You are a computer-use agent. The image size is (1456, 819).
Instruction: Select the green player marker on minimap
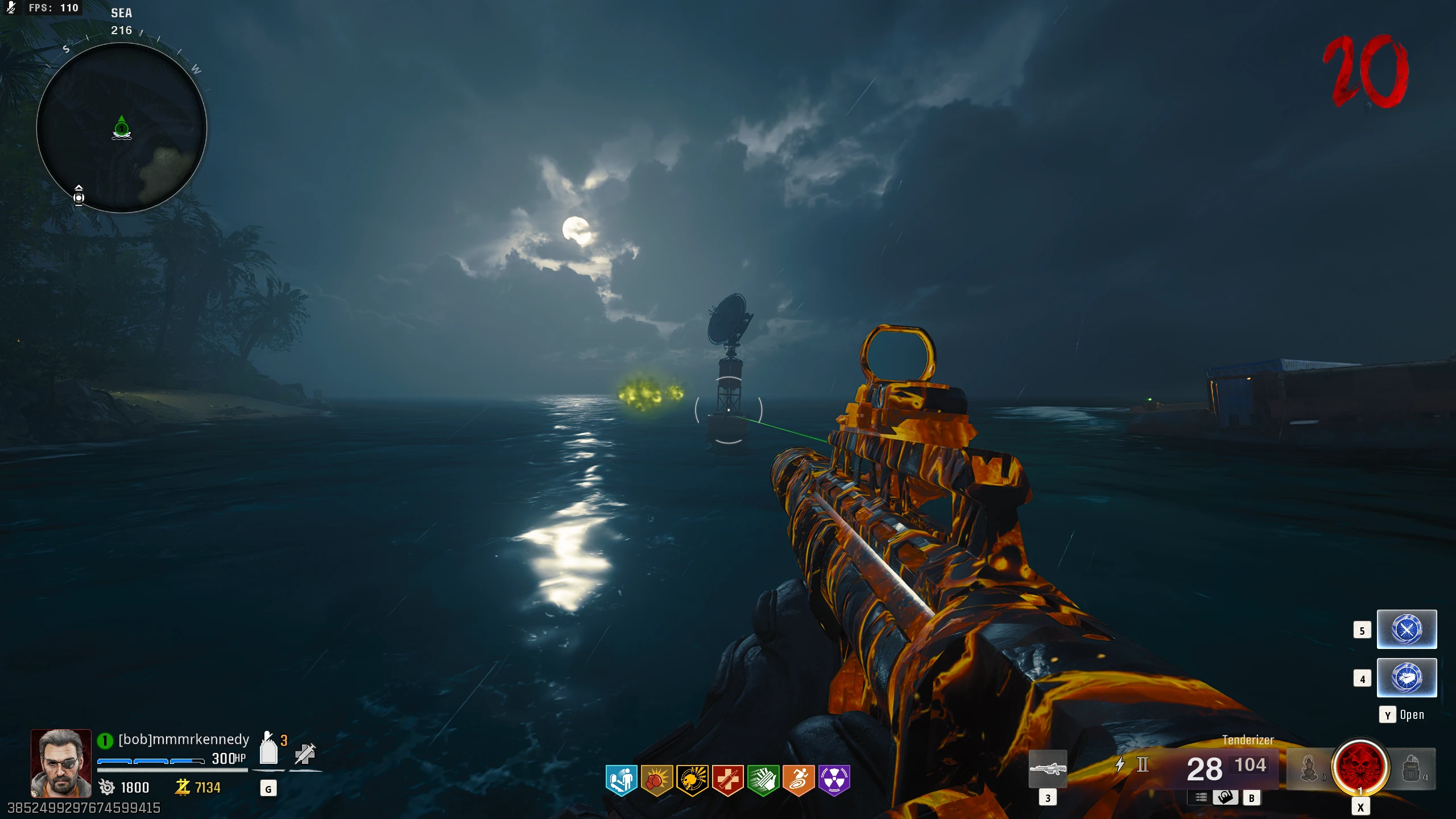point(122,128)
